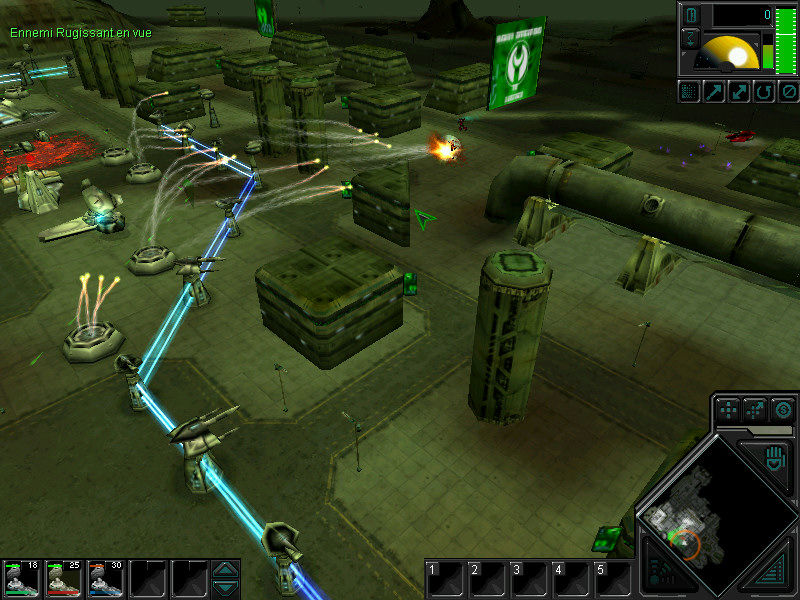Select the unit build slot costing 25
Image resolution: width=800 pixels, height=600 pixels.
(64, 578)
